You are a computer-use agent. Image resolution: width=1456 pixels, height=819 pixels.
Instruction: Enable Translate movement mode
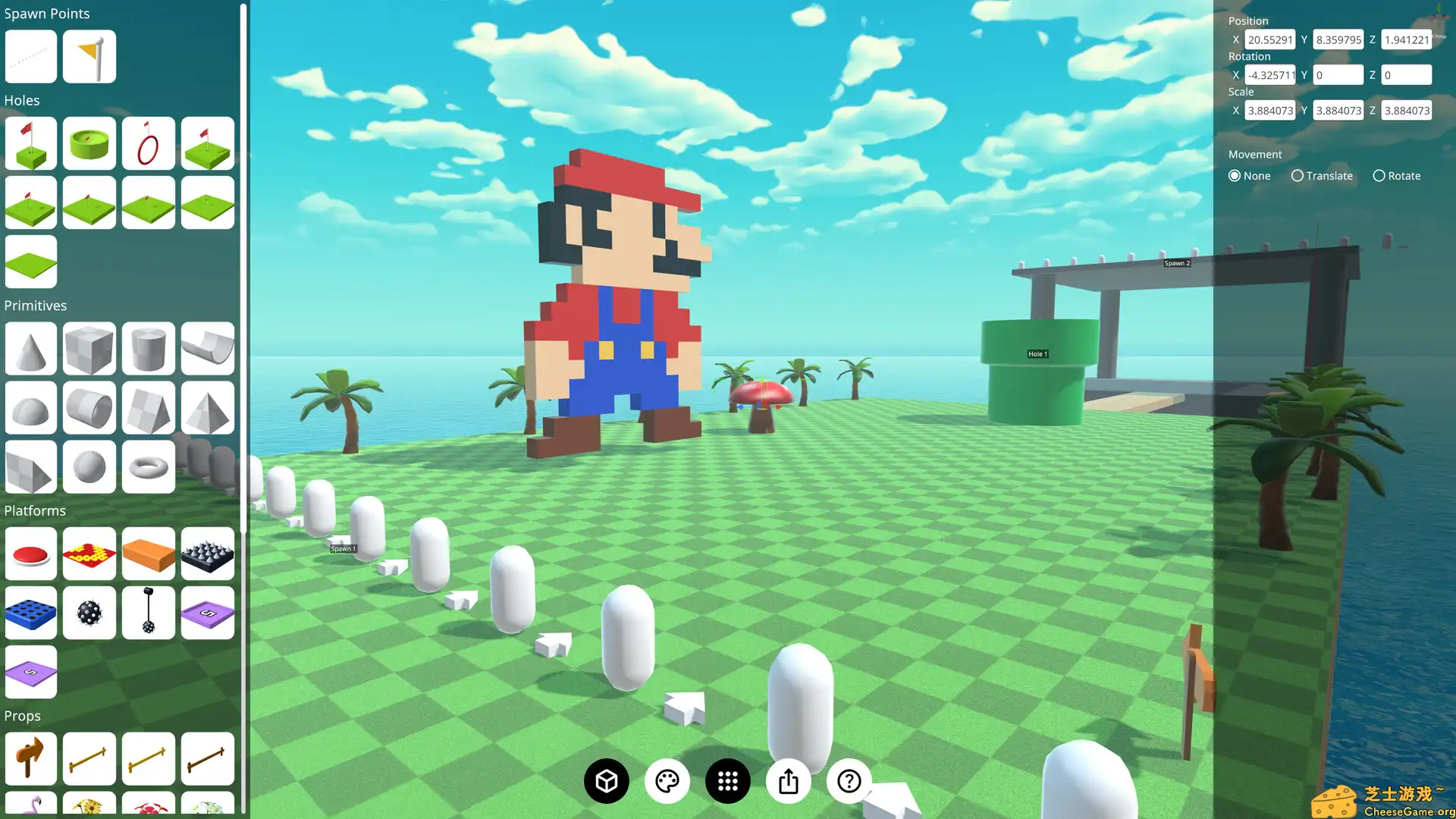[1298, 175]
